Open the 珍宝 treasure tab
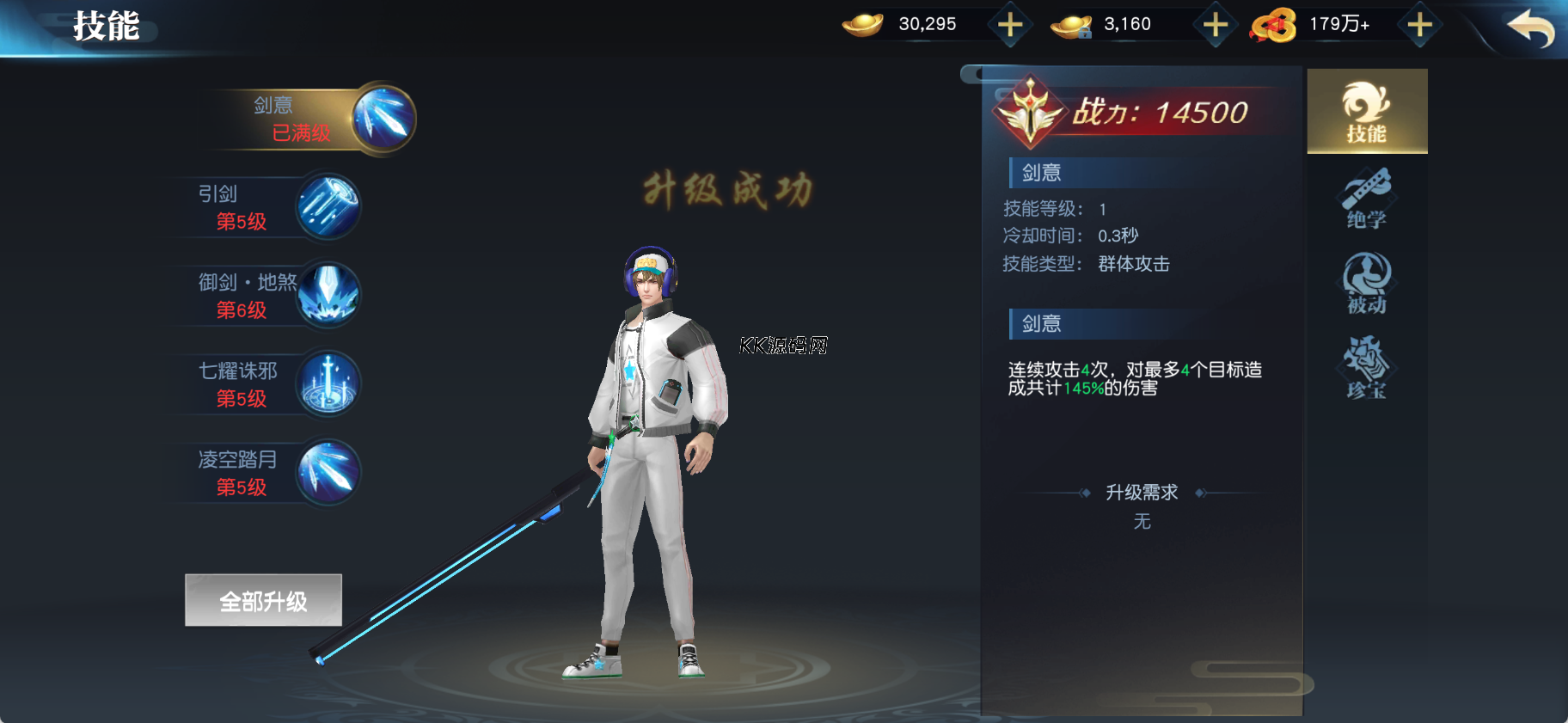Screen dimensions: 1568x723 coord(1366,368)
